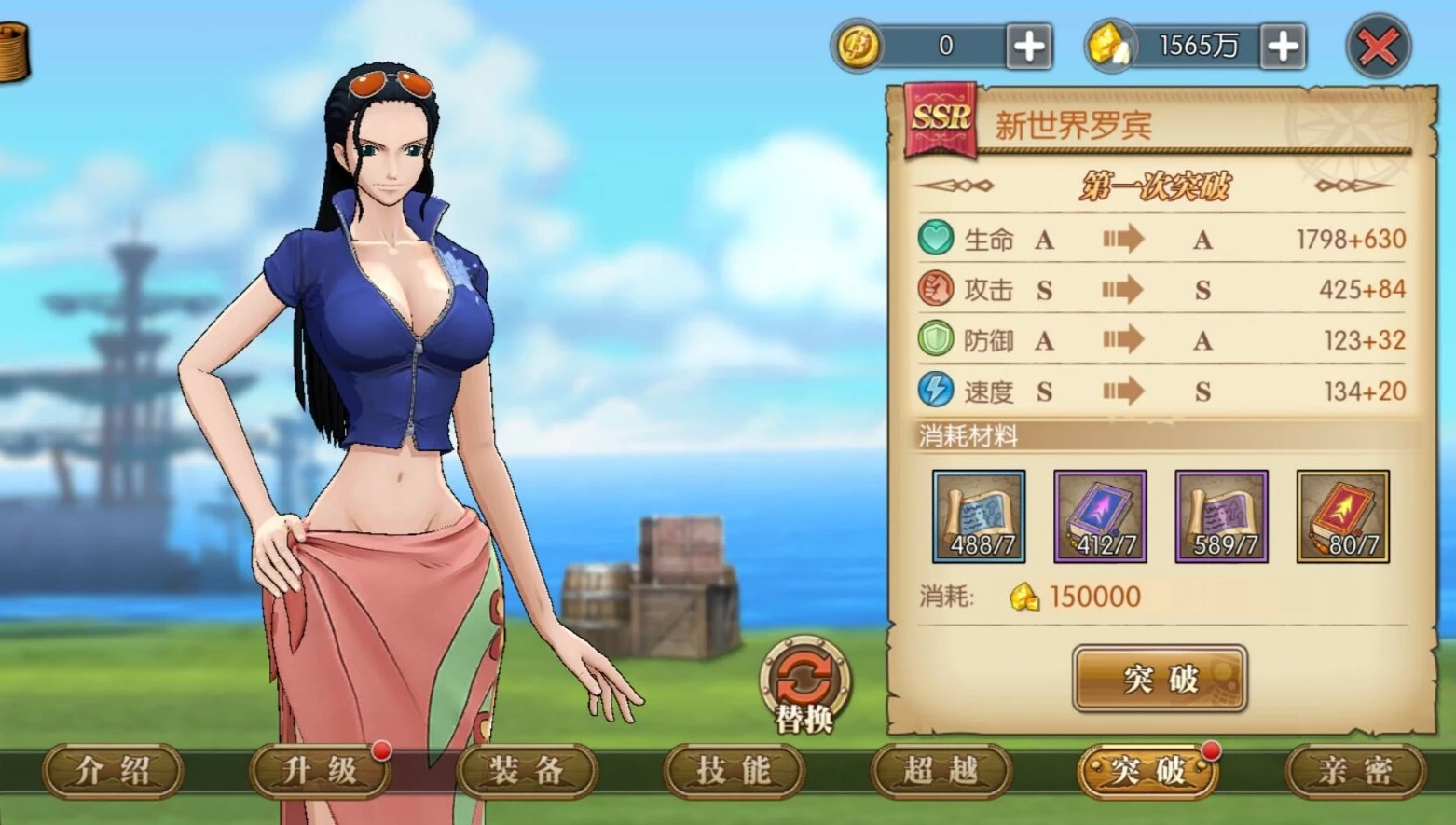Image resolution: width=1456 pixels, height=825 pixels.
Task: Inspect the purple book material 412/7
Action: point(1100,516)
